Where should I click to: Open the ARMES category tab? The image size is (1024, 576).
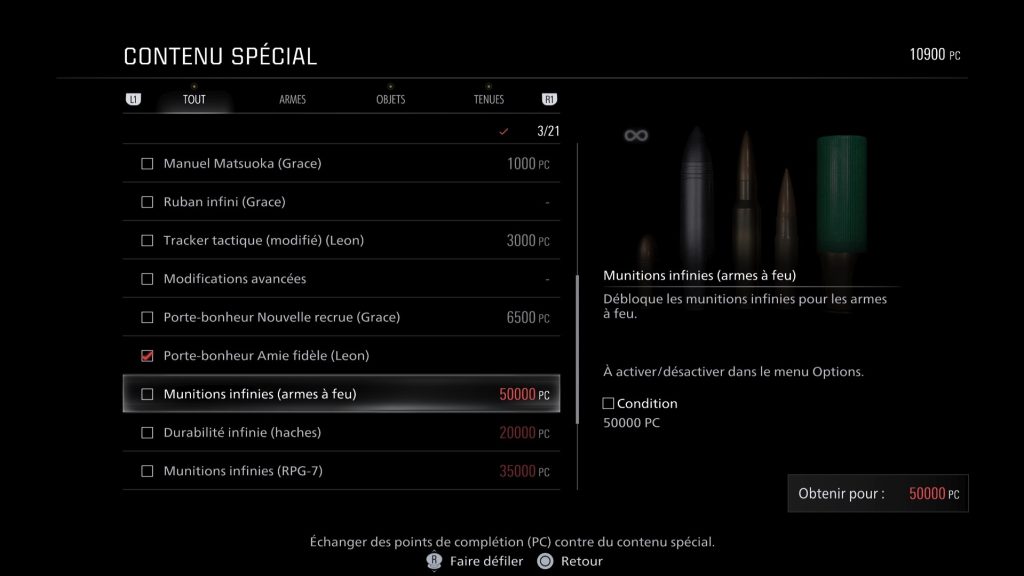[292, 100]
